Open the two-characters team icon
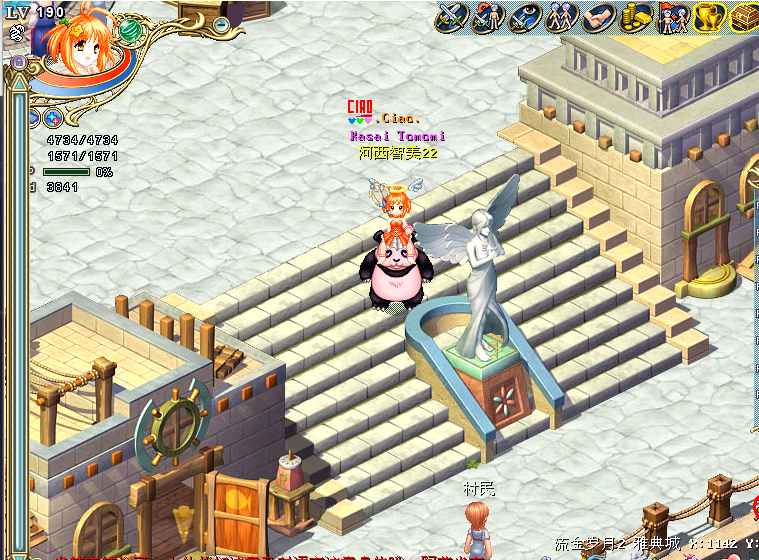This screenshot has width=759, height=560. (558, 17)
